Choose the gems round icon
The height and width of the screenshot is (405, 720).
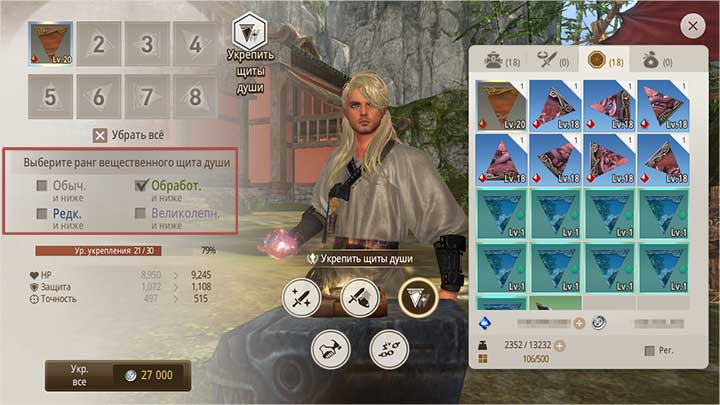coord(388,347)
